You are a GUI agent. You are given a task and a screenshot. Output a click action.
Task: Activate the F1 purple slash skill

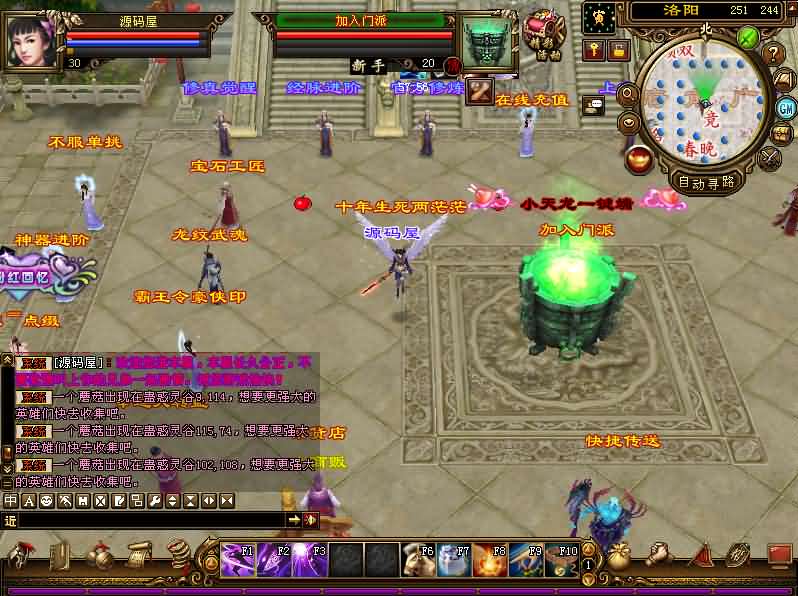(x=238, y=559)
